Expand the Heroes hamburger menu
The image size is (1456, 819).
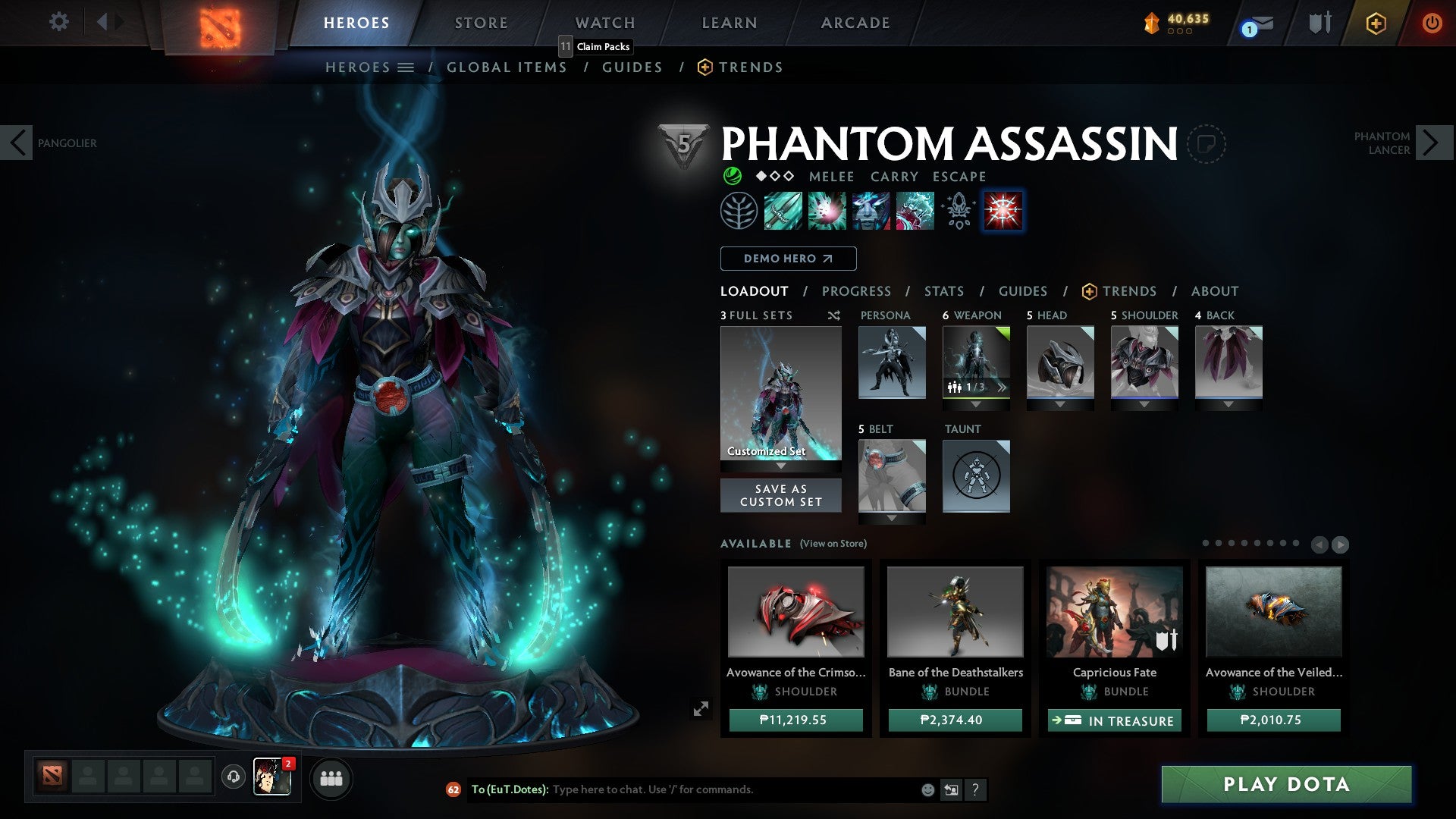click(407, 67)
